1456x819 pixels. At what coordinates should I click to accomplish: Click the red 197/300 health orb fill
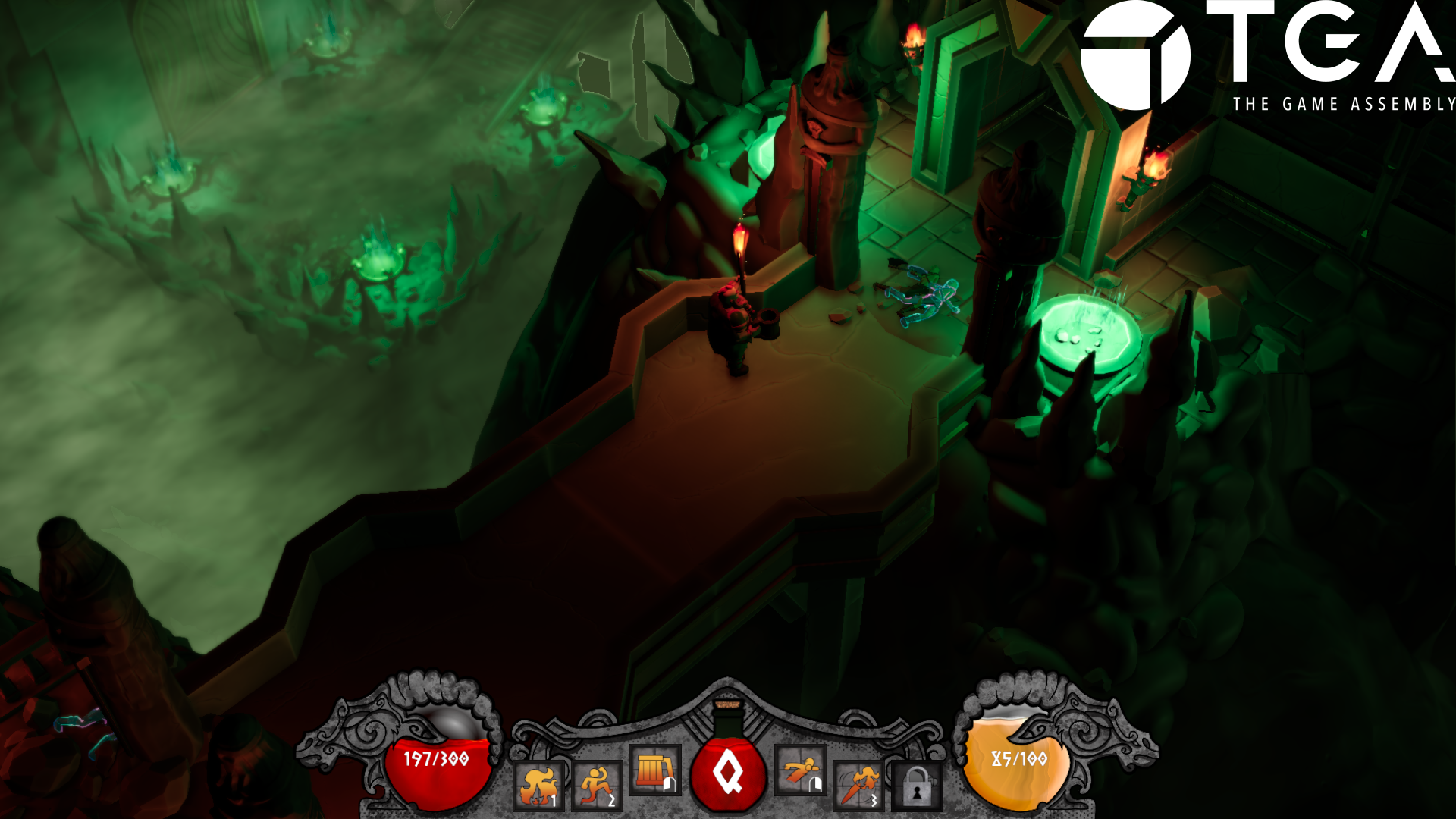click(x=436, y=773)
